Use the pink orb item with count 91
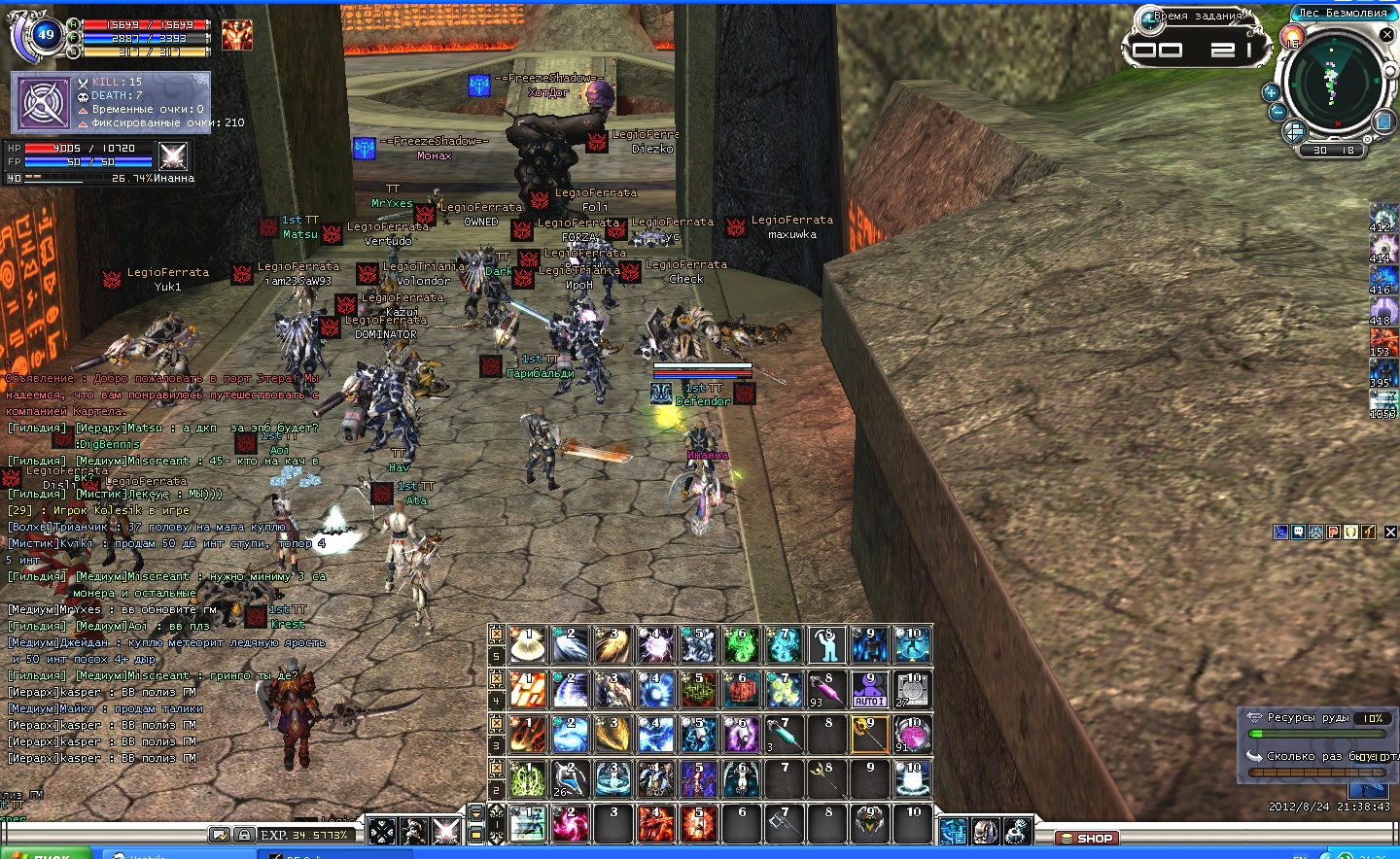Image resolution: width=1400 pixels, height=859 pixels. pos(911,734)
